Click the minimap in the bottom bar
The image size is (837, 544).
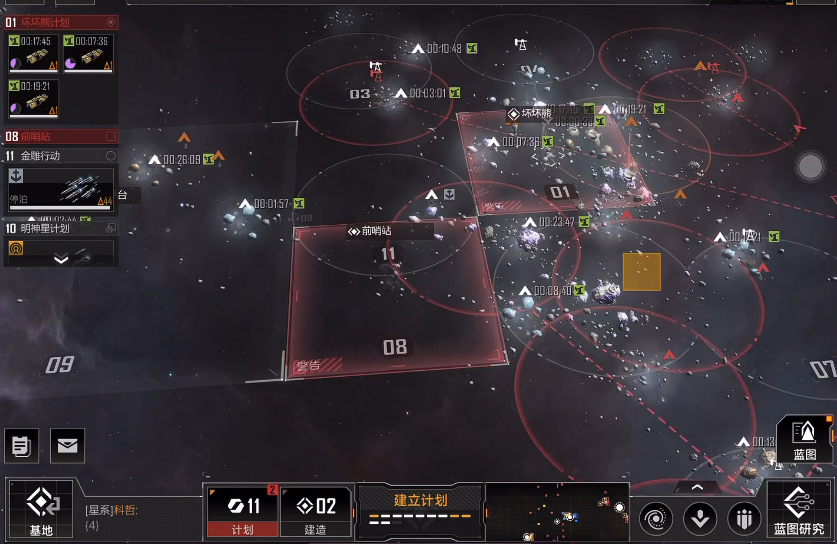click(556, 512)
